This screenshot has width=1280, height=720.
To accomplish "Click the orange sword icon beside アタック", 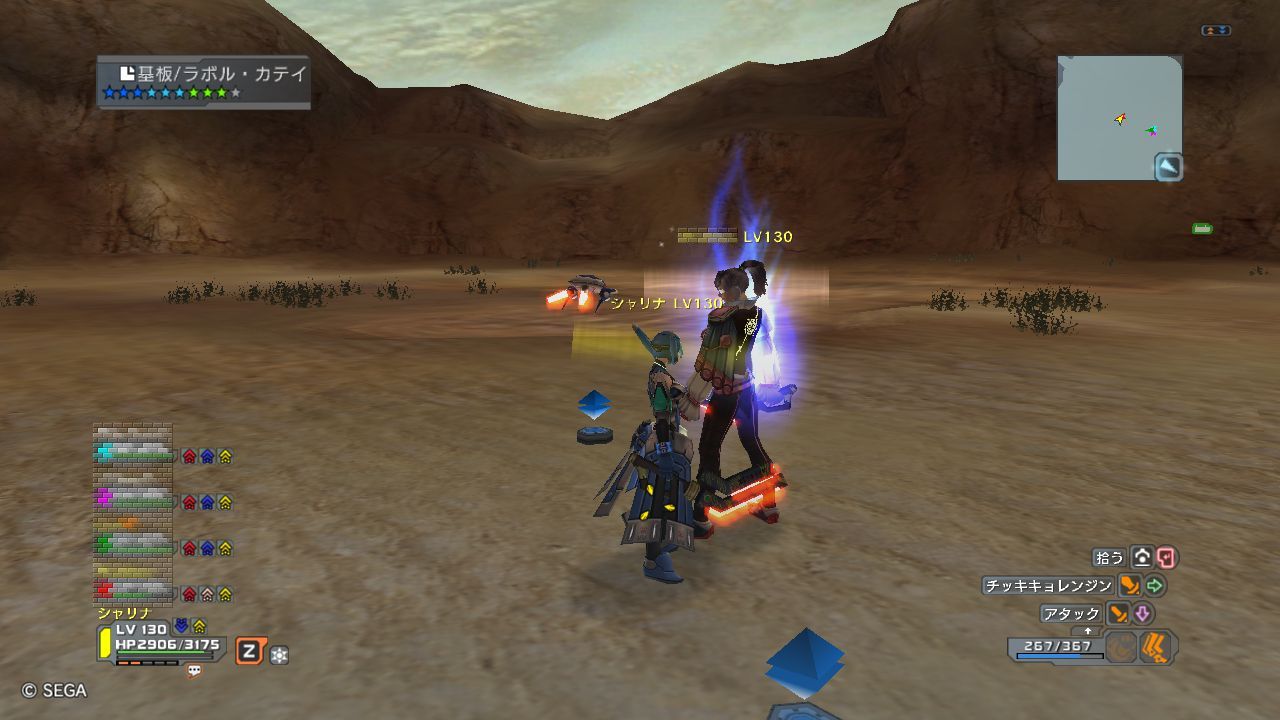I will tap(1118, 614).
